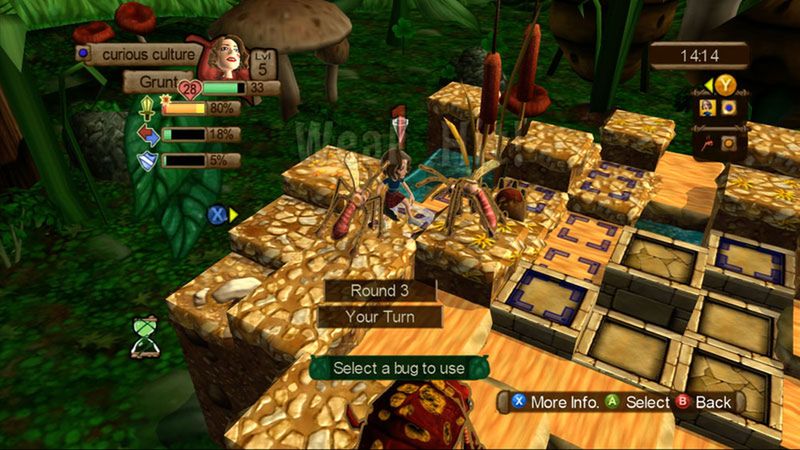The image size is (800, 450).
Task: Click the sword attack stat icon
Action: tap(147, 108)
